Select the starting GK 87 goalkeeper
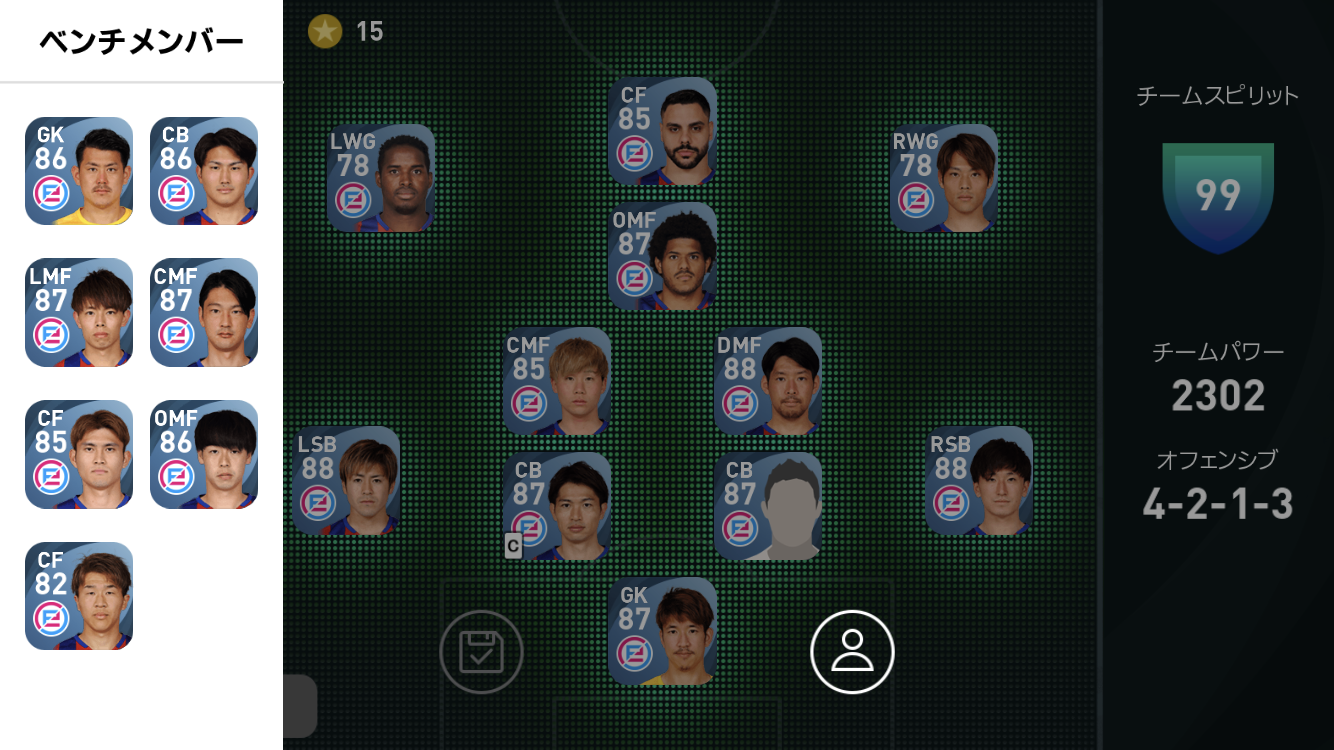Viewport: 1334px width, 750px height. (662, 631)
